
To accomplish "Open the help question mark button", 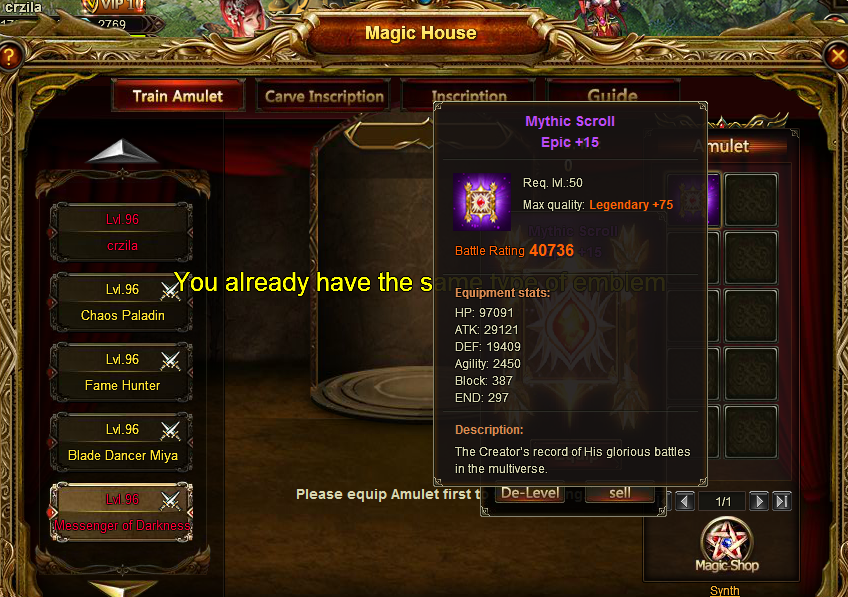I will click(9, 57).
